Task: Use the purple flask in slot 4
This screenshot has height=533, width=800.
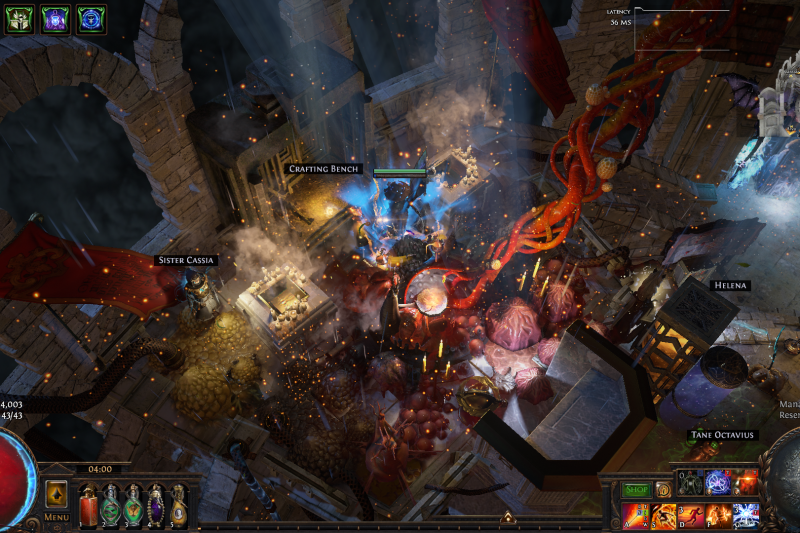Action: coord(156,504)
